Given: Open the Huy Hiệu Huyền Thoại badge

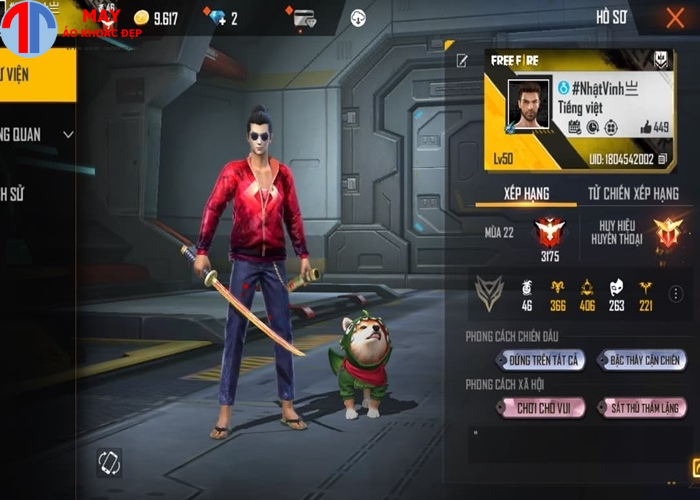Looking at the screenshot, I should coord(666,232).
